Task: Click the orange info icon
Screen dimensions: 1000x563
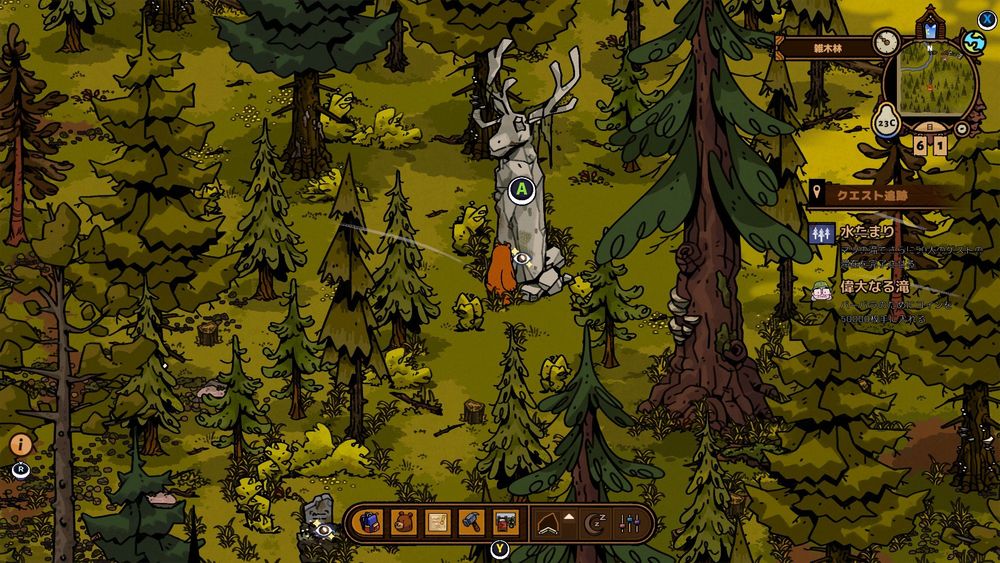Action: tap(21, 445)
